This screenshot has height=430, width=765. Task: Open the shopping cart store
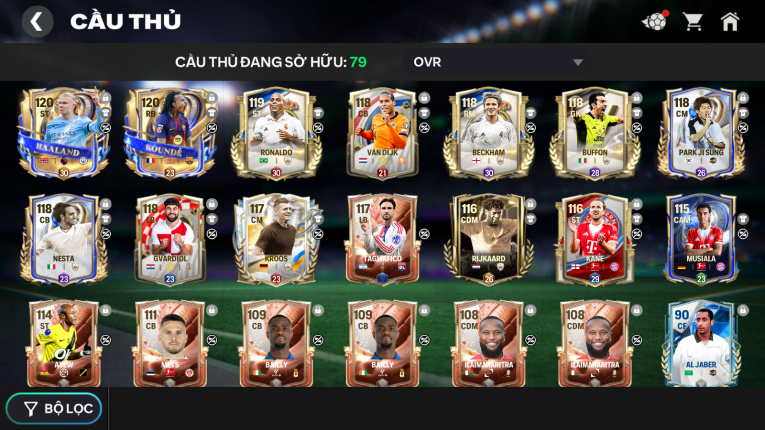tap(692, 21)
